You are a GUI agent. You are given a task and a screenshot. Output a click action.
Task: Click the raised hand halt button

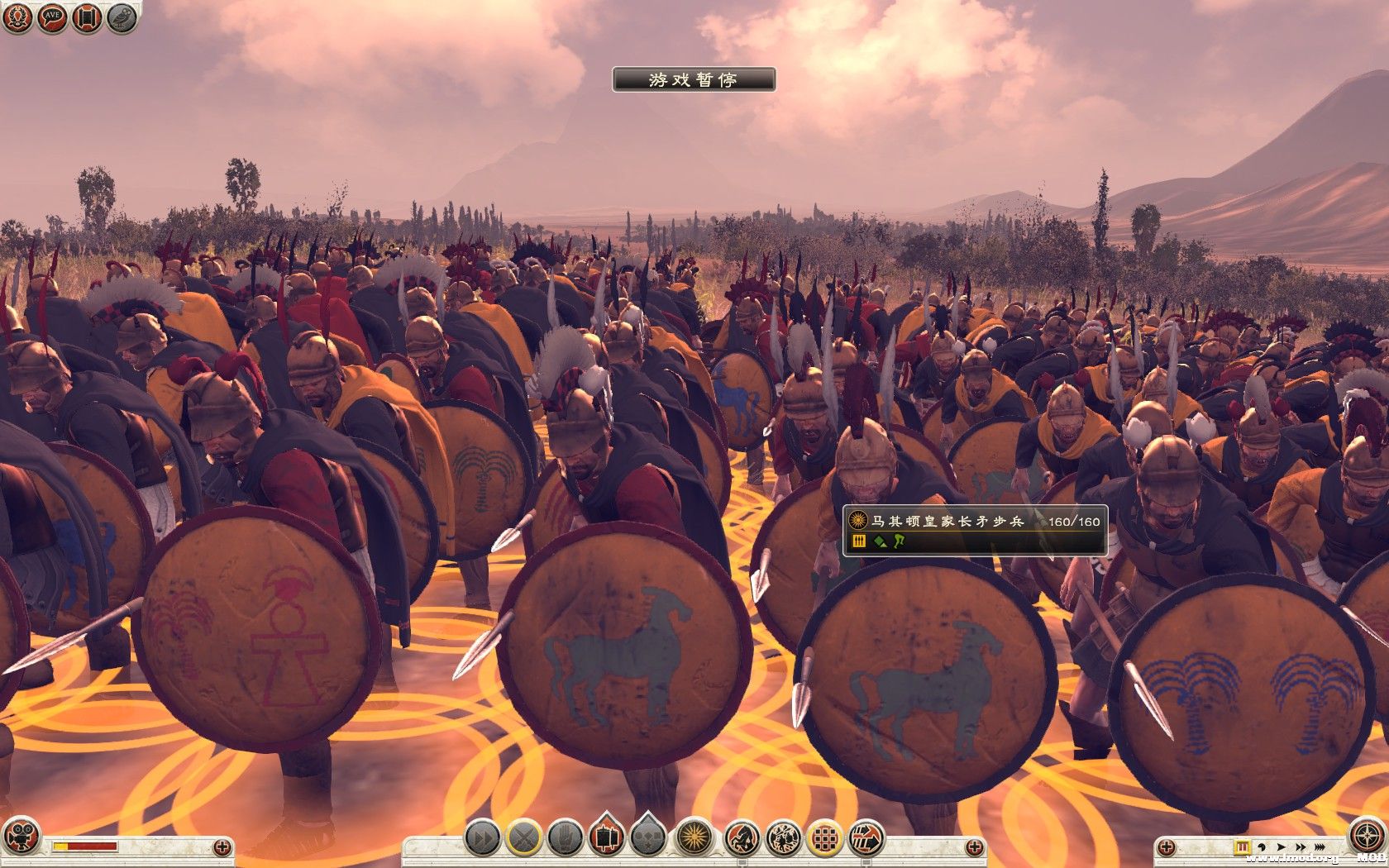566,838
